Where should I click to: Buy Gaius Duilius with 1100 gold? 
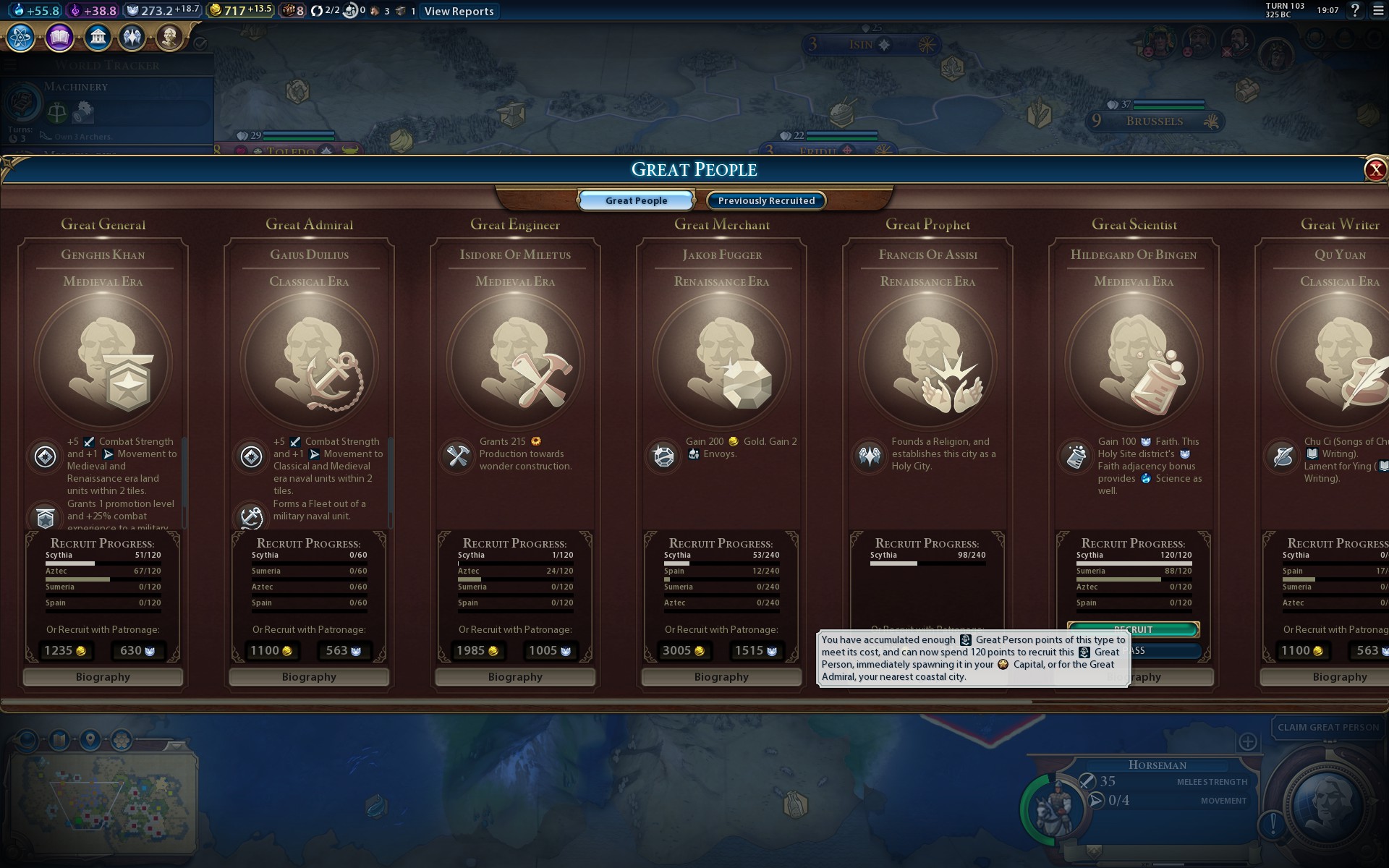(x=271, y=651)
